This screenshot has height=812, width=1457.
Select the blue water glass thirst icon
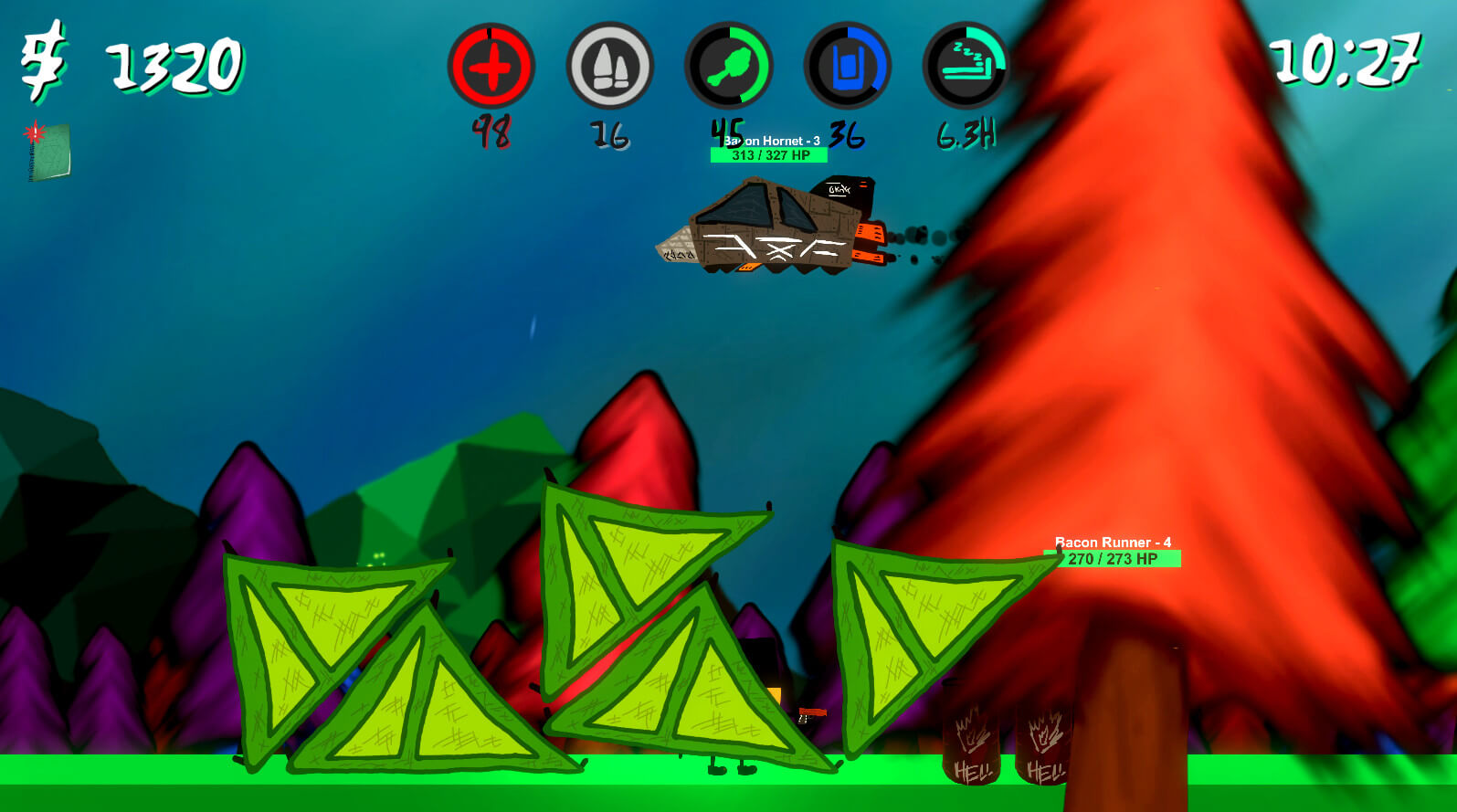pyautogui.click(x=847, y=67)
